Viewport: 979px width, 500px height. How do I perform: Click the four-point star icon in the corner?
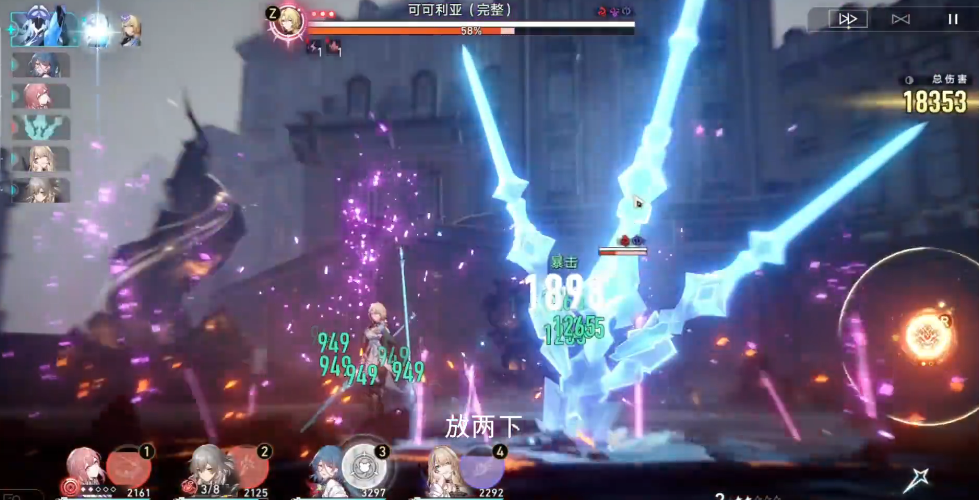[916, 481]
